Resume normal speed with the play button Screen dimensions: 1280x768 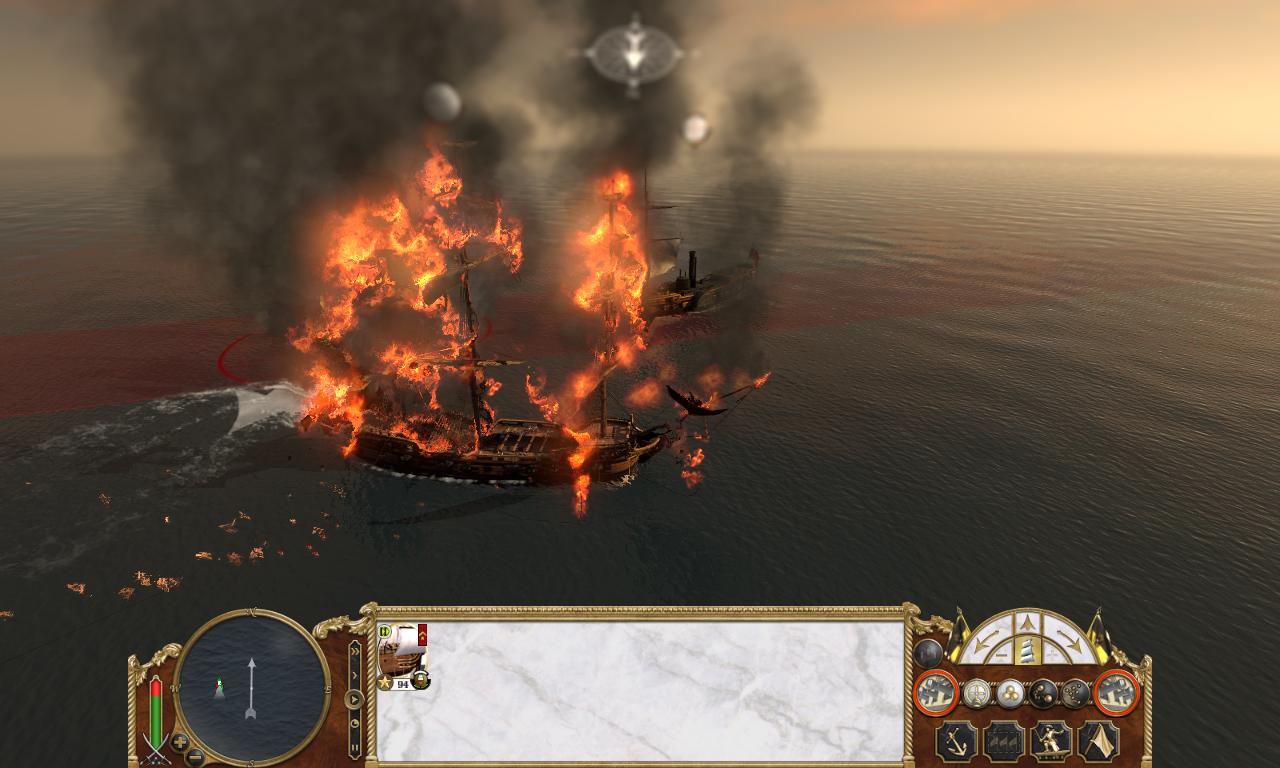[x=354, y=699]
